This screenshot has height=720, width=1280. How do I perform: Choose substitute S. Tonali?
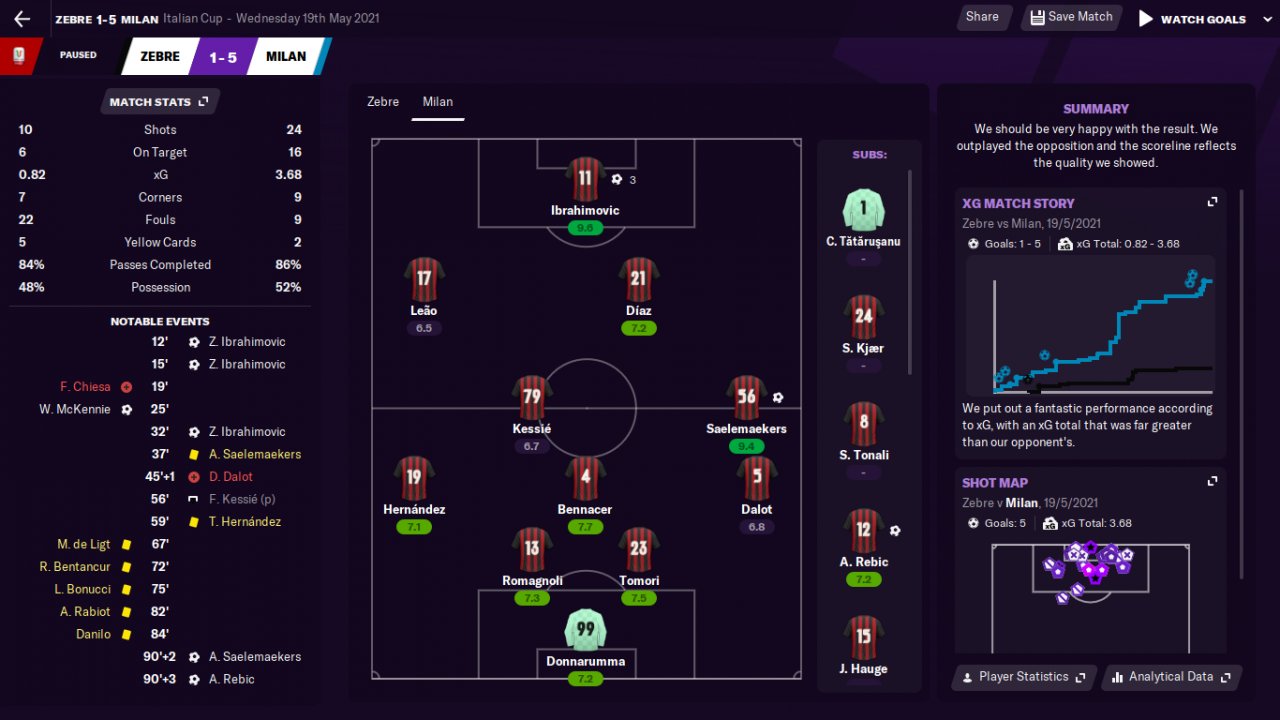(x=864, y=425)
